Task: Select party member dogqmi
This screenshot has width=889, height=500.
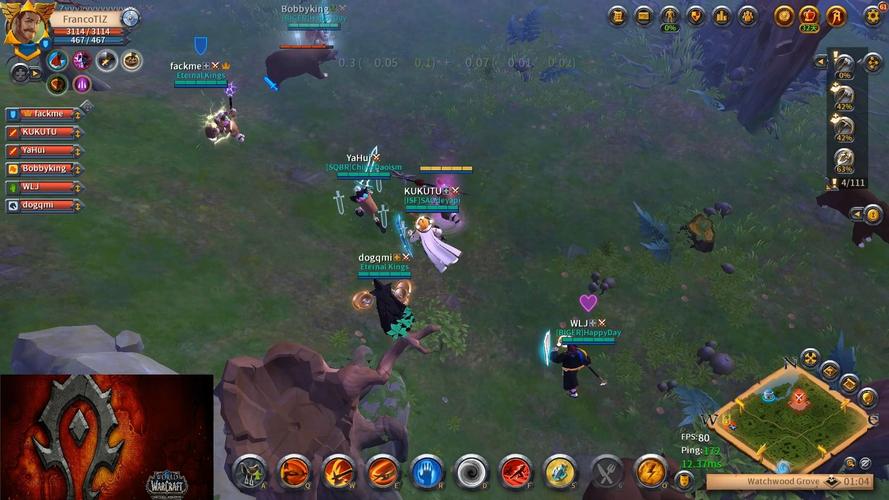Action: (44, 205)
